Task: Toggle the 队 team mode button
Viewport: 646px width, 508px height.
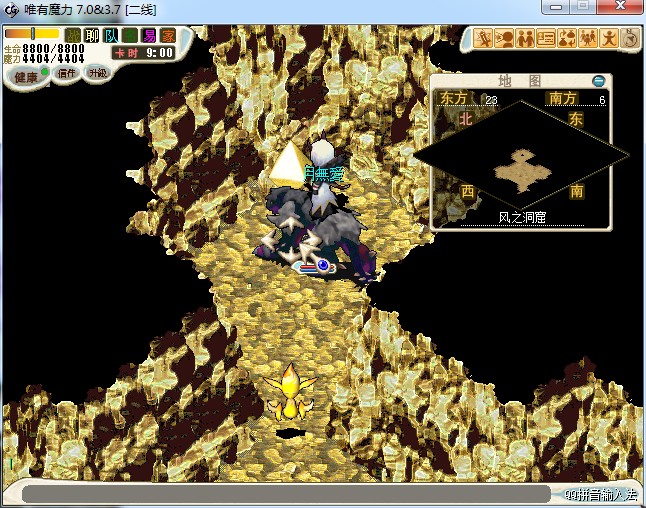Action: click(x=111, y=35)
